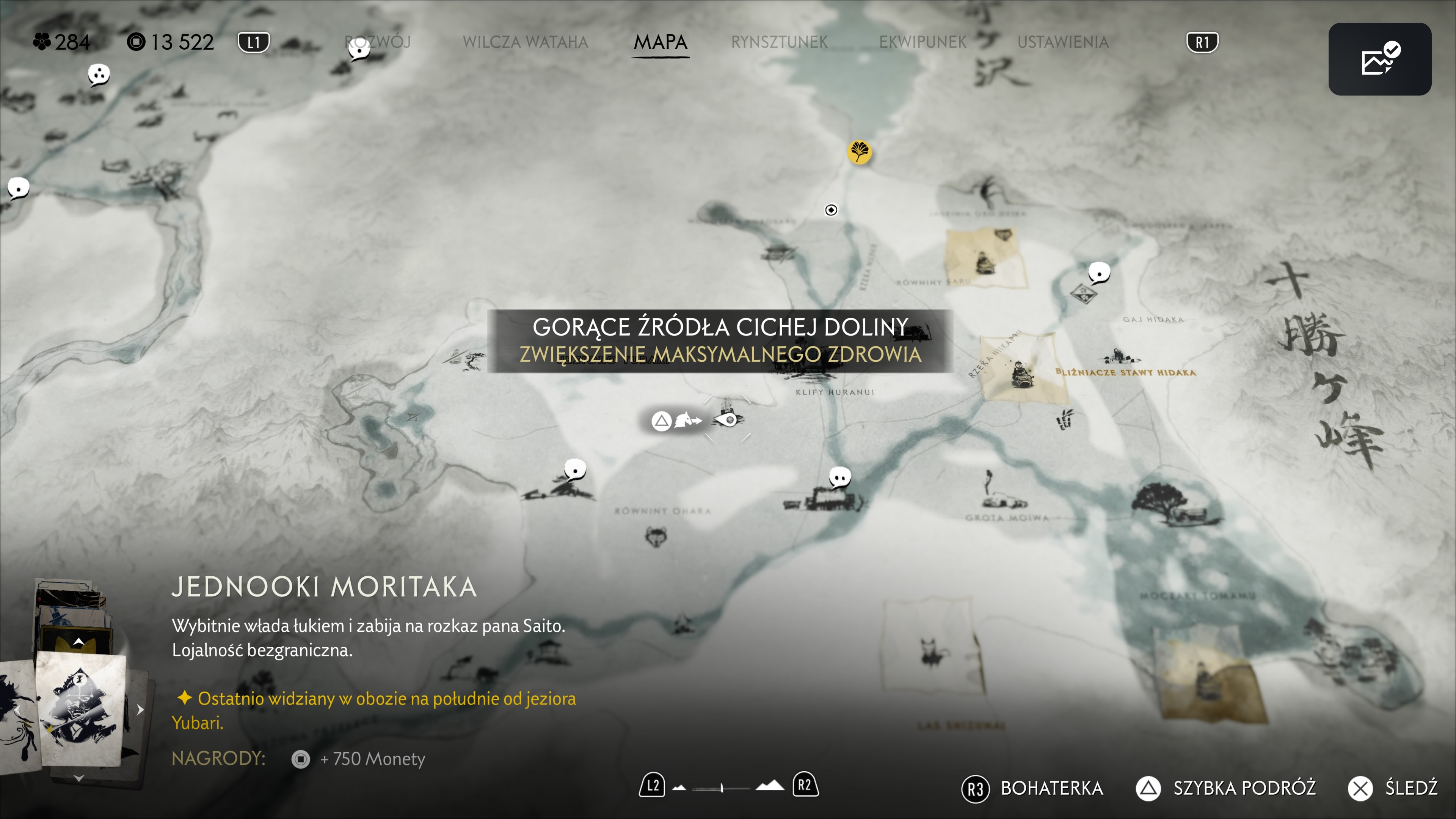The image size is (1456, 819).
Task: Cycle to the card above with up arrow
Action: click(x=79, y=642)
